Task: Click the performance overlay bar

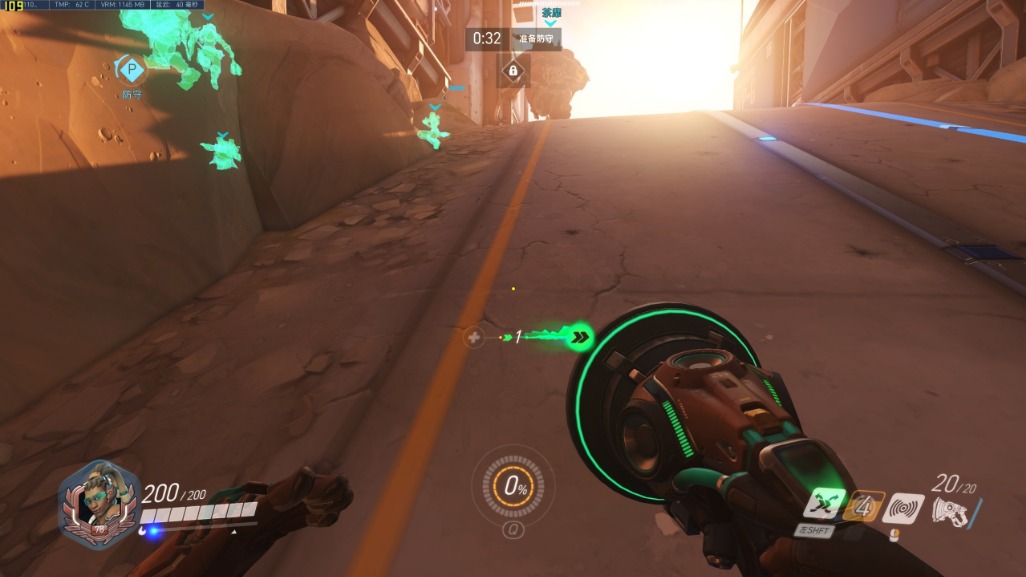Action: (105, 5)
